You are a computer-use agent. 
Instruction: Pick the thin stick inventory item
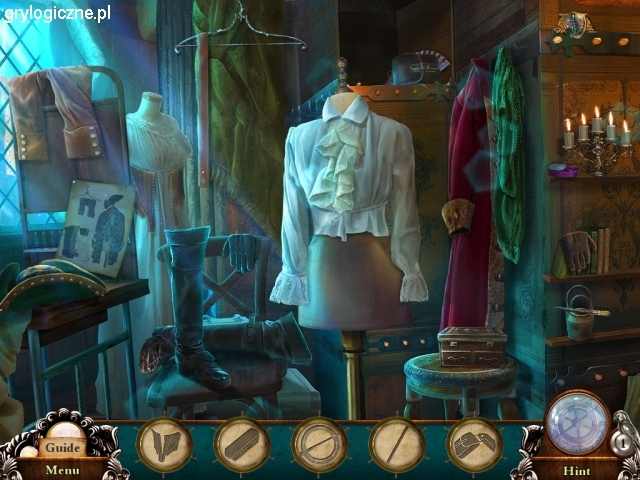[x=397, y=443]
